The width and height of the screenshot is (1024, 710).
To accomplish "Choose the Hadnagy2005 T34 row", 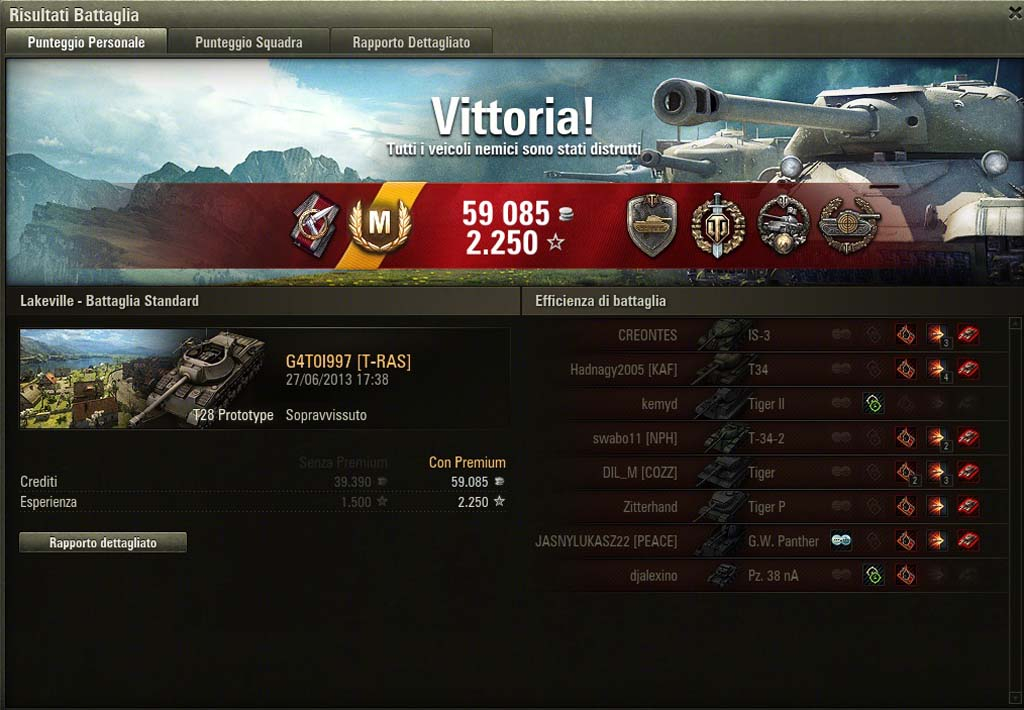I will [760, 370].
